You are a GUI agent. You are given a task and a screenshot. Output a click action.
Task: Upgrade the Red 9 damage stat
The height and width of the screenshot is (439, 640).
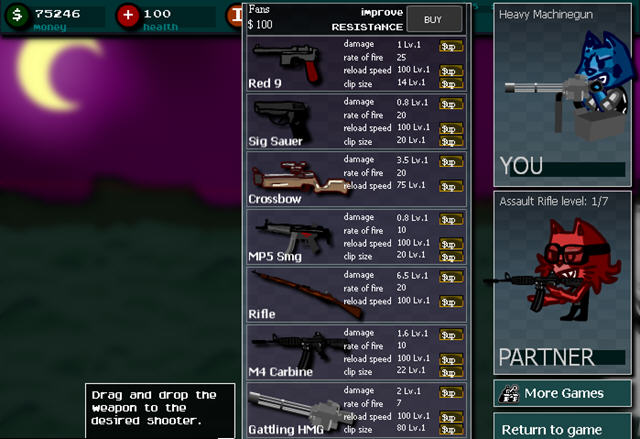449,46
